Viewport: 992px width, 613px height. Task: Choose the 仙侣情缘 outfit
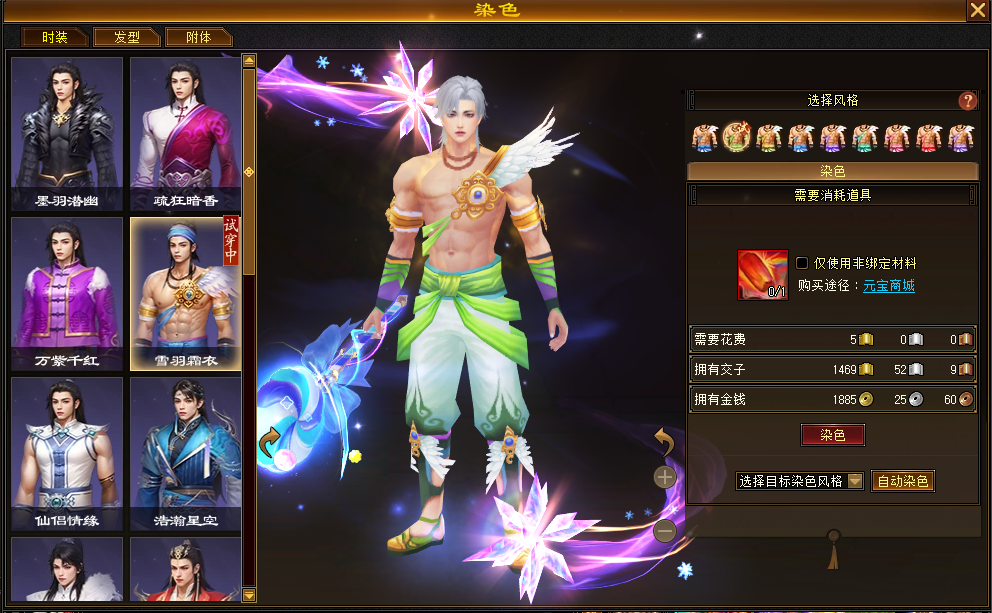pos(67,453)
